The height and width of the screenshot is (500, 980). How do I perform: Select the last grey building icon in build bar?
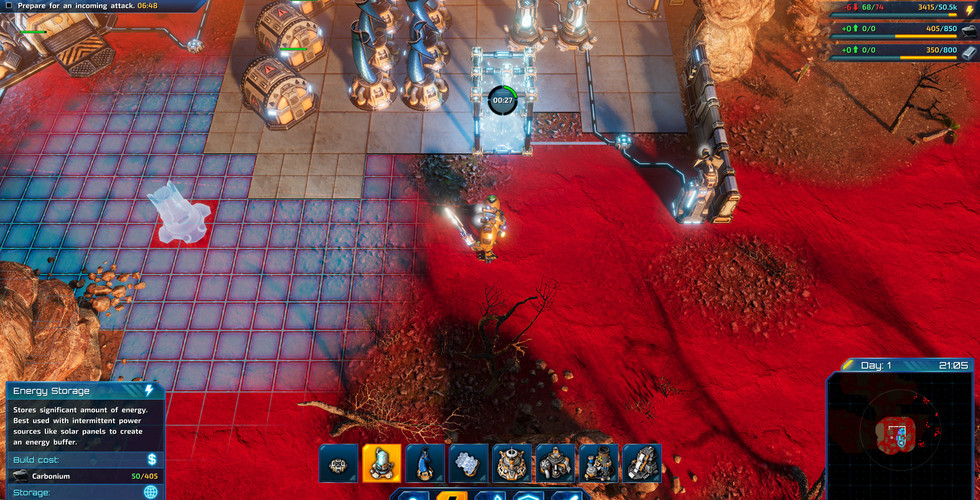tap(642, 463)
